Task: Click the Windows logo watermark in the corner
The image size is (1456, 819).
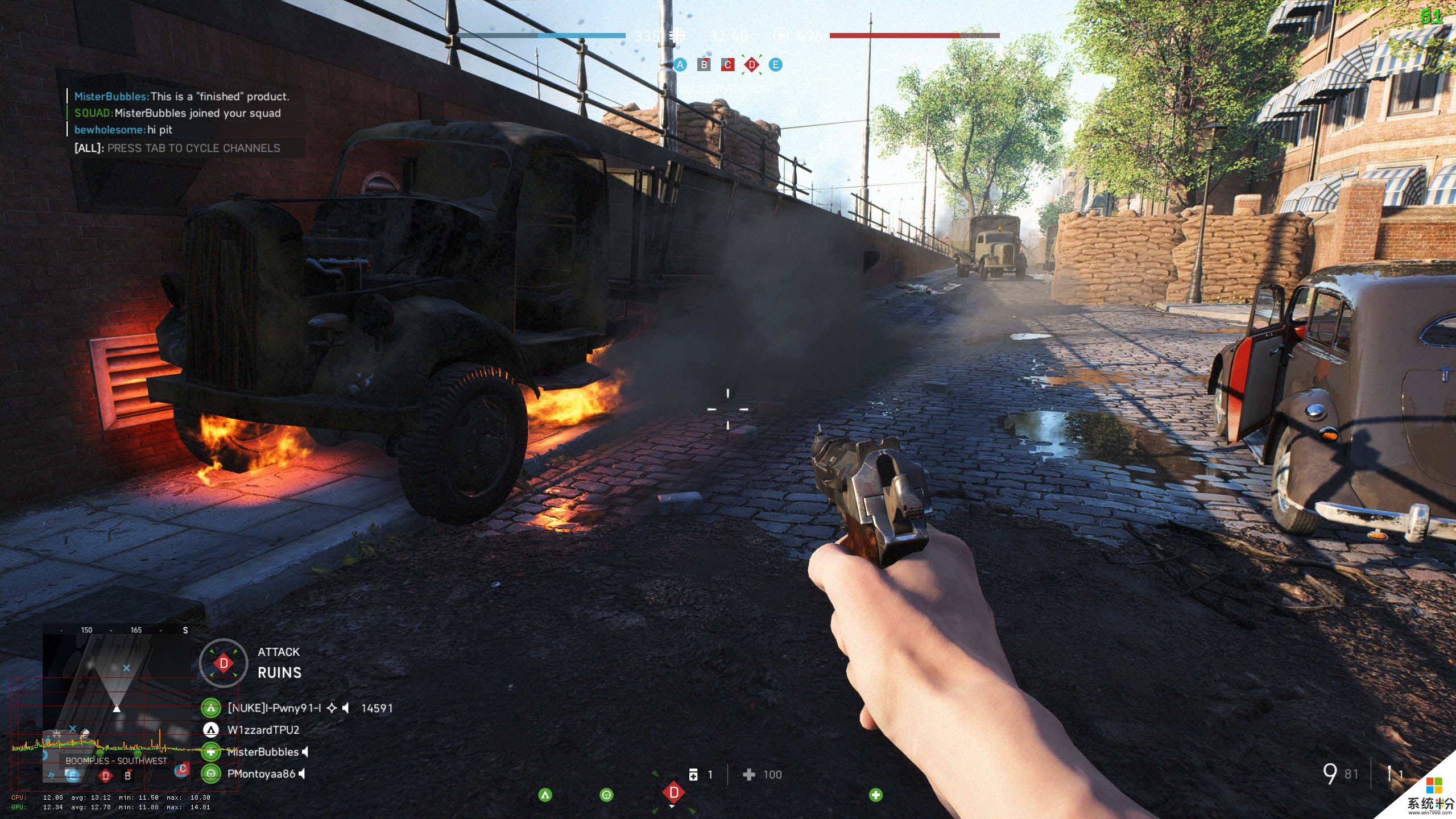Action: coord(1434,785)
